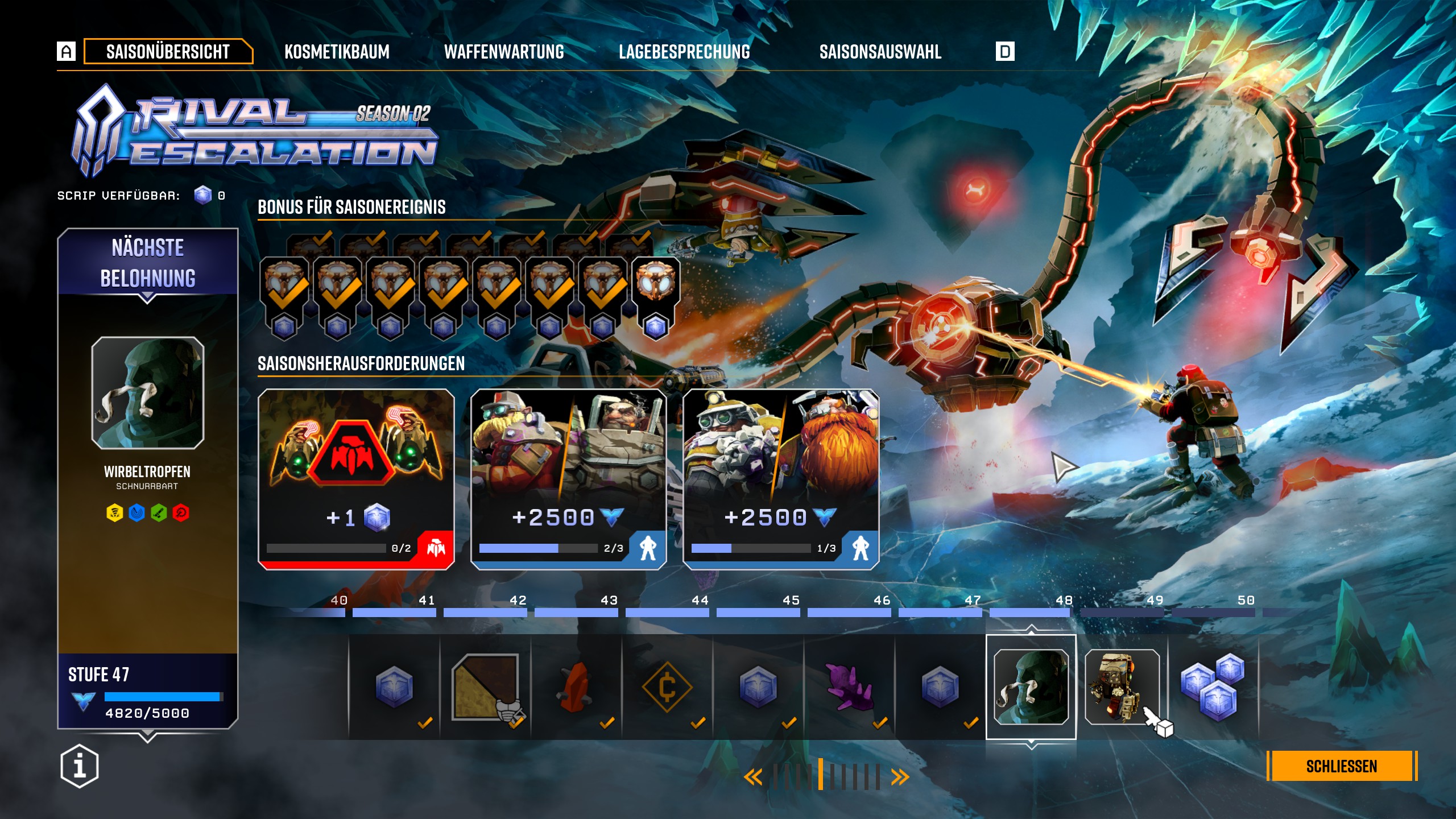Select the challenge card showing progress 2/3
1456x819 pixels.
pyautogui.click(x=568, y=479)
